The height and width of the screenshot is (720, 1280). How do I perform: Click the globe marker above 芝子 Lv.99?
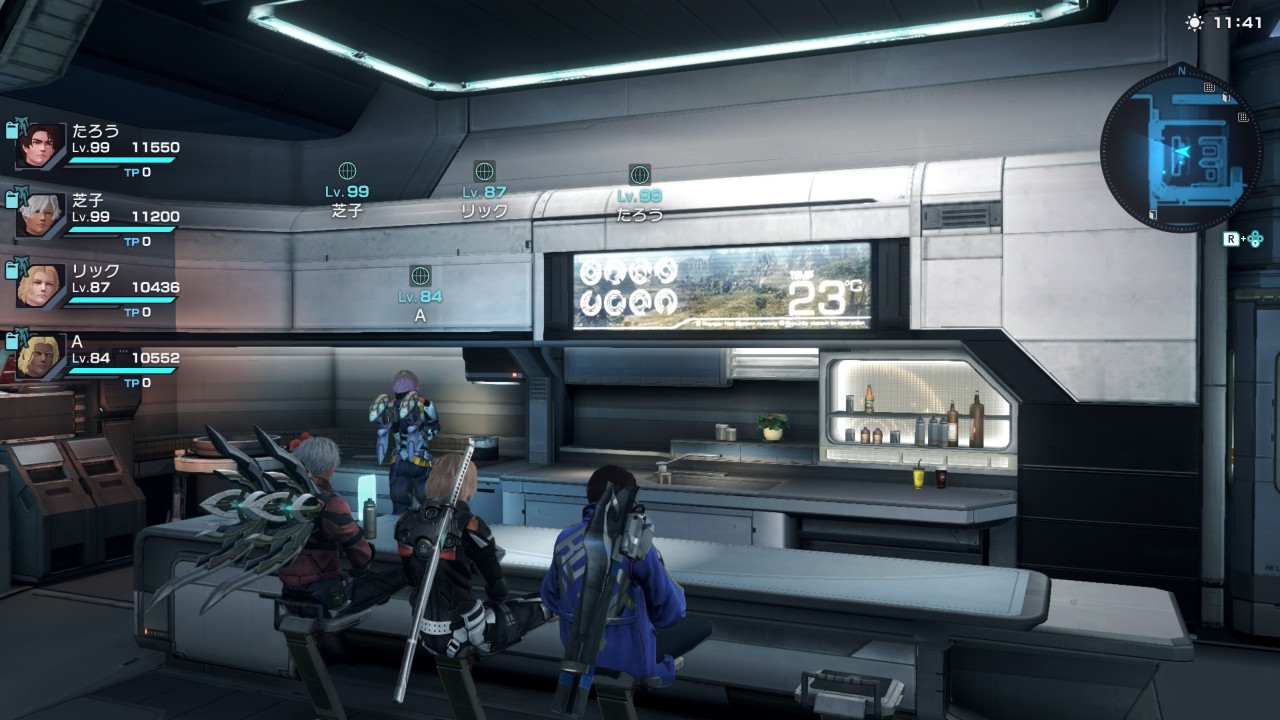click(x=347, y=171)
